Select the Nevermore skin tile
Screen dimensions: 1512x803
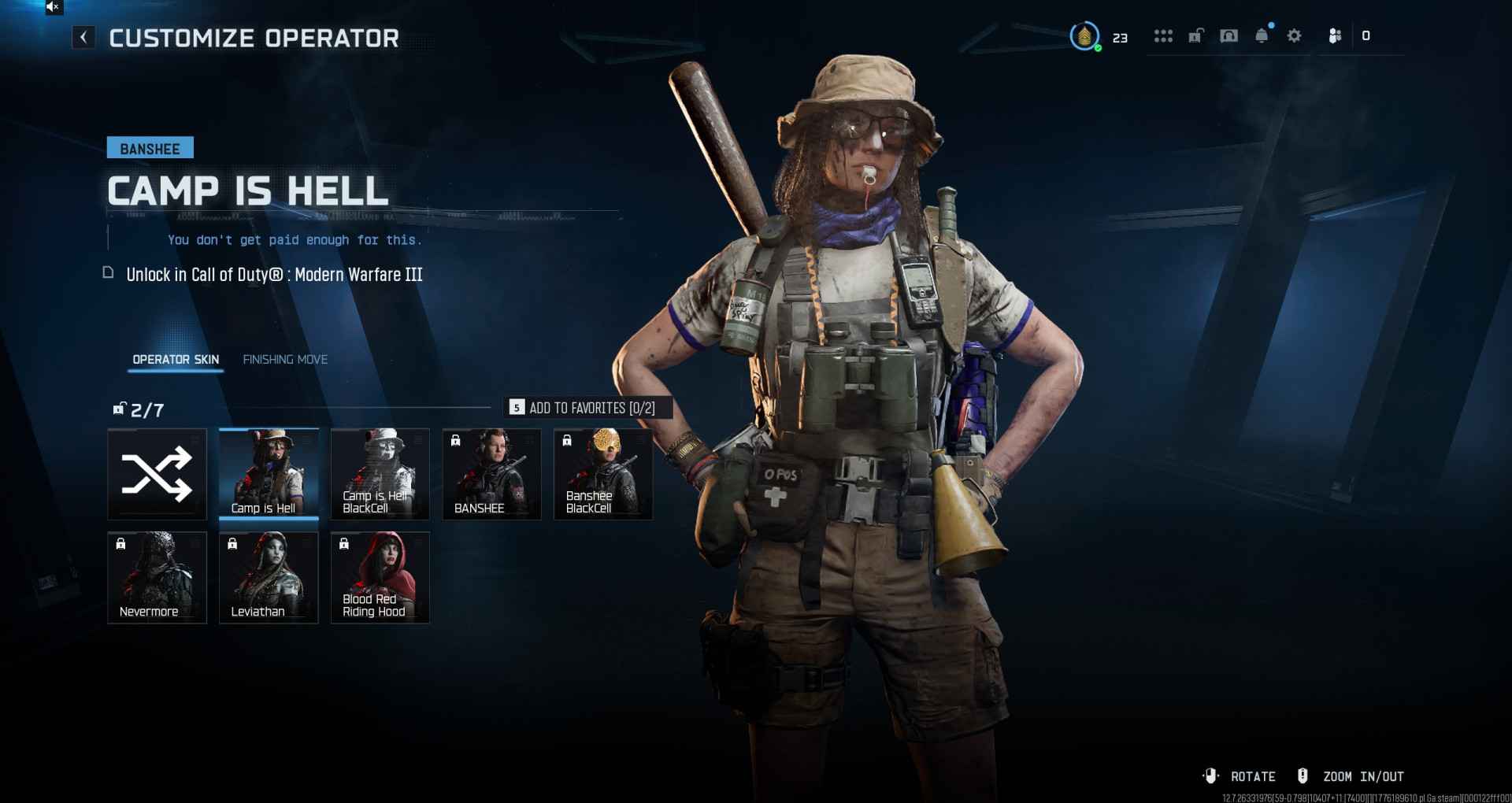(x=157, y=577)
